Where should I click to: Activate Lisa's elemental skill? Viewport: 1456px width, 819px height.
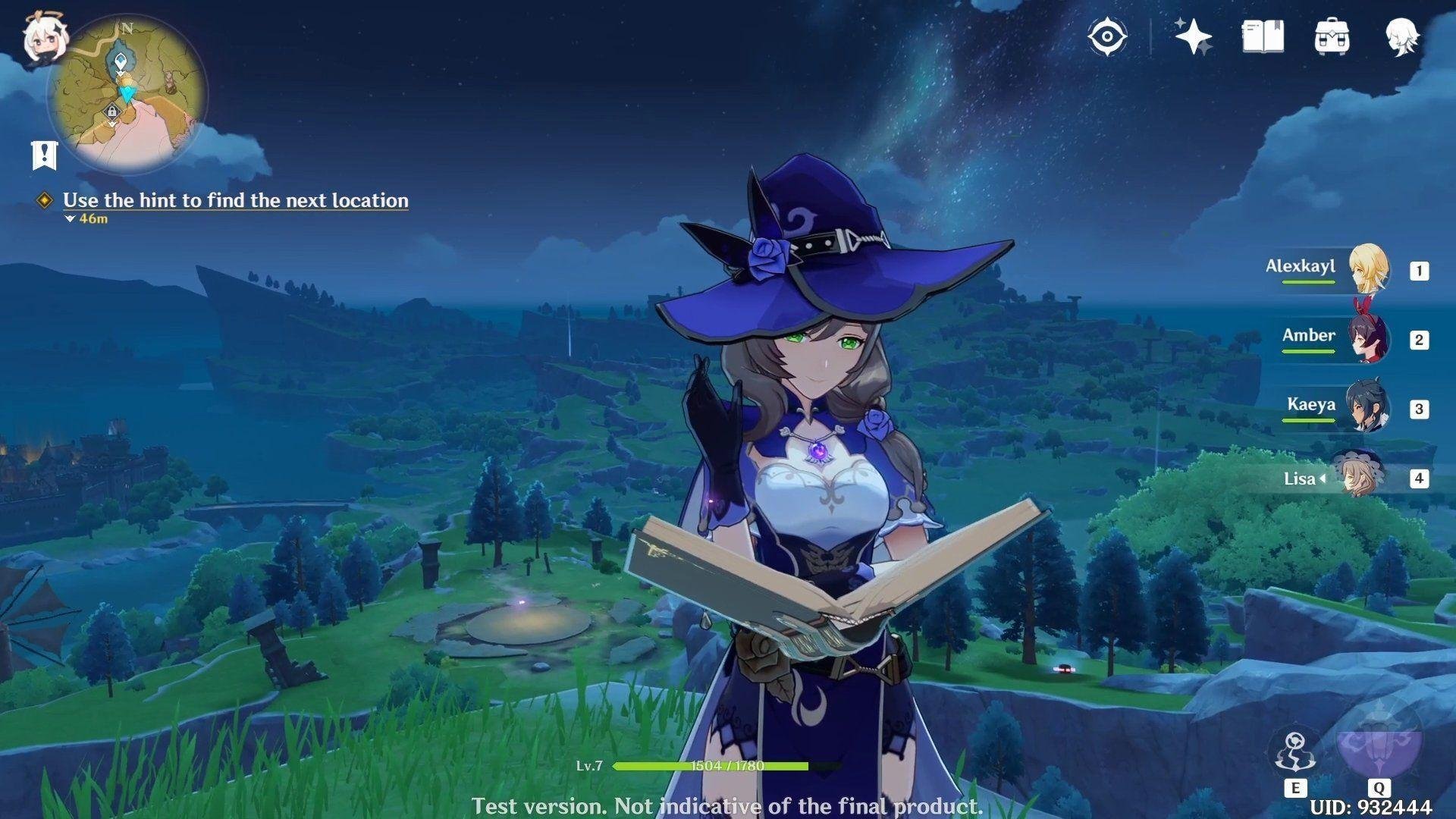[x=1294, y=754]
